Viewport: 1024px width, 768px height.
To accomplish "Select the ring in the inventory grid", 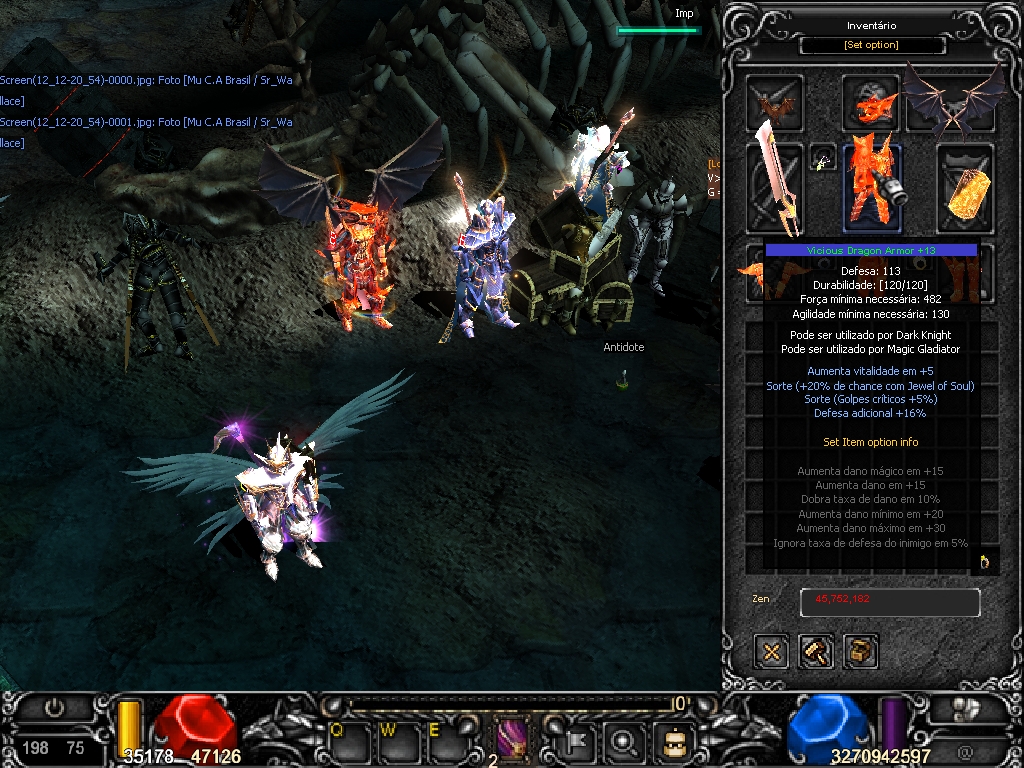I will click(984, 561).
